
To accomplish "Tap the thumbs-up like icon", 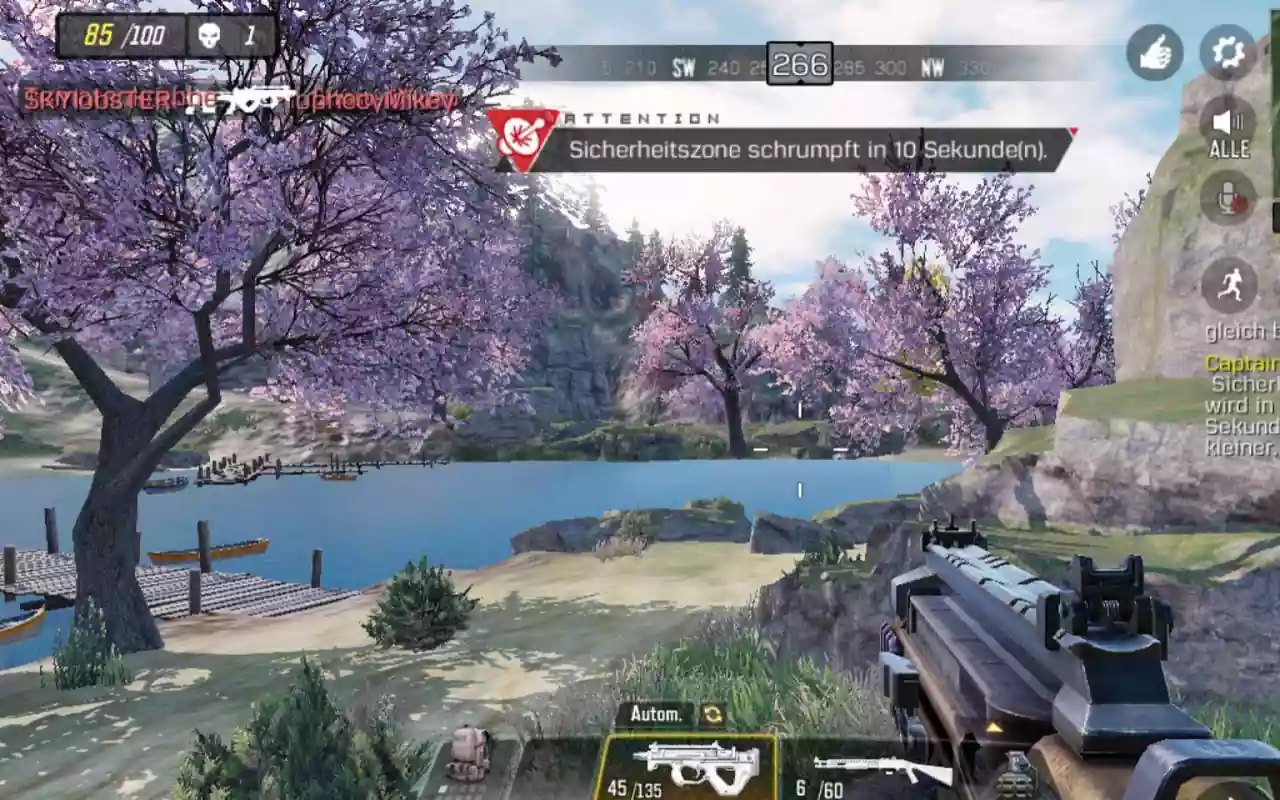I will (1155, 52).
